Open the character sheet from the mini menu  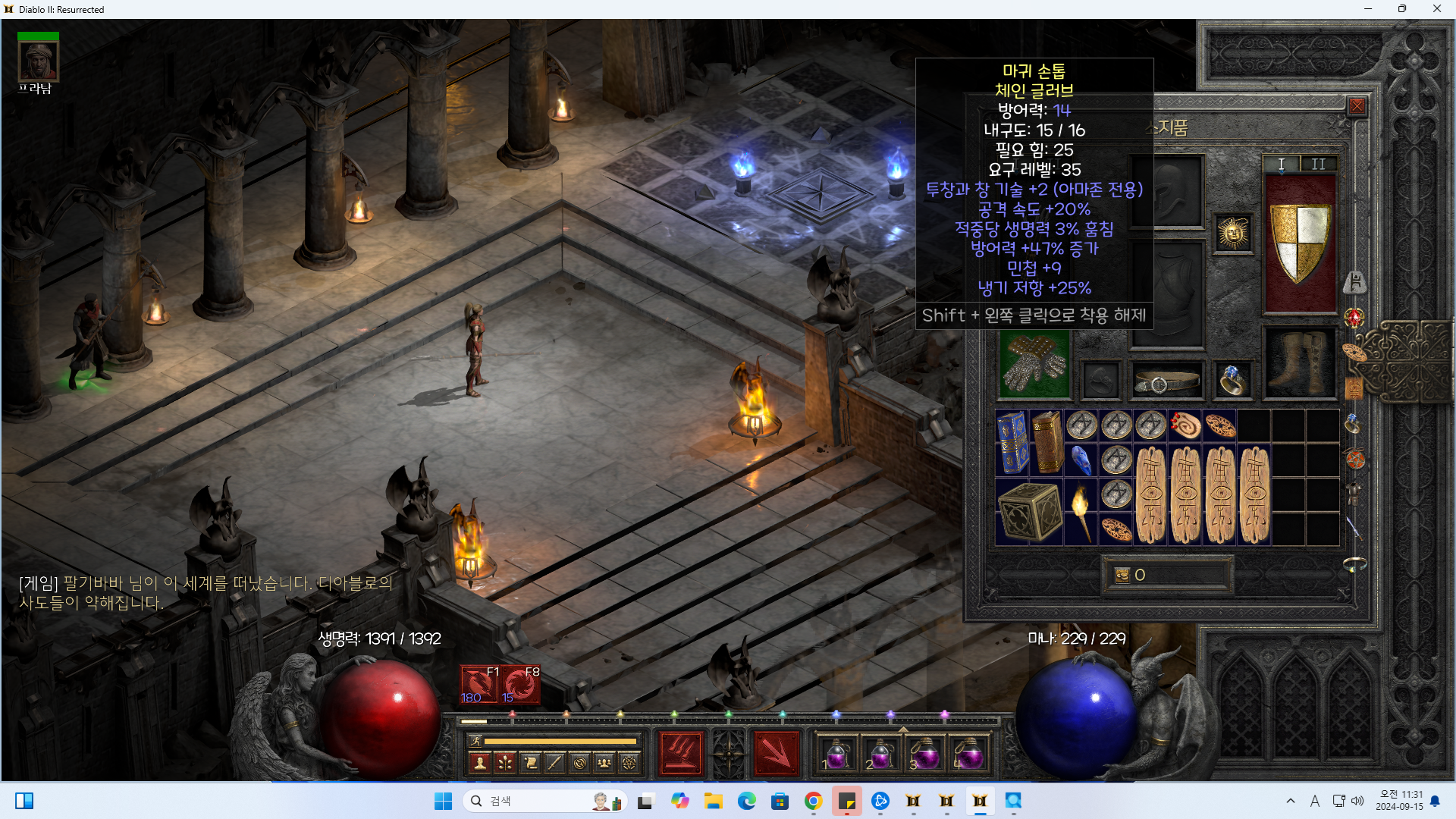click(x=479, y=763)
